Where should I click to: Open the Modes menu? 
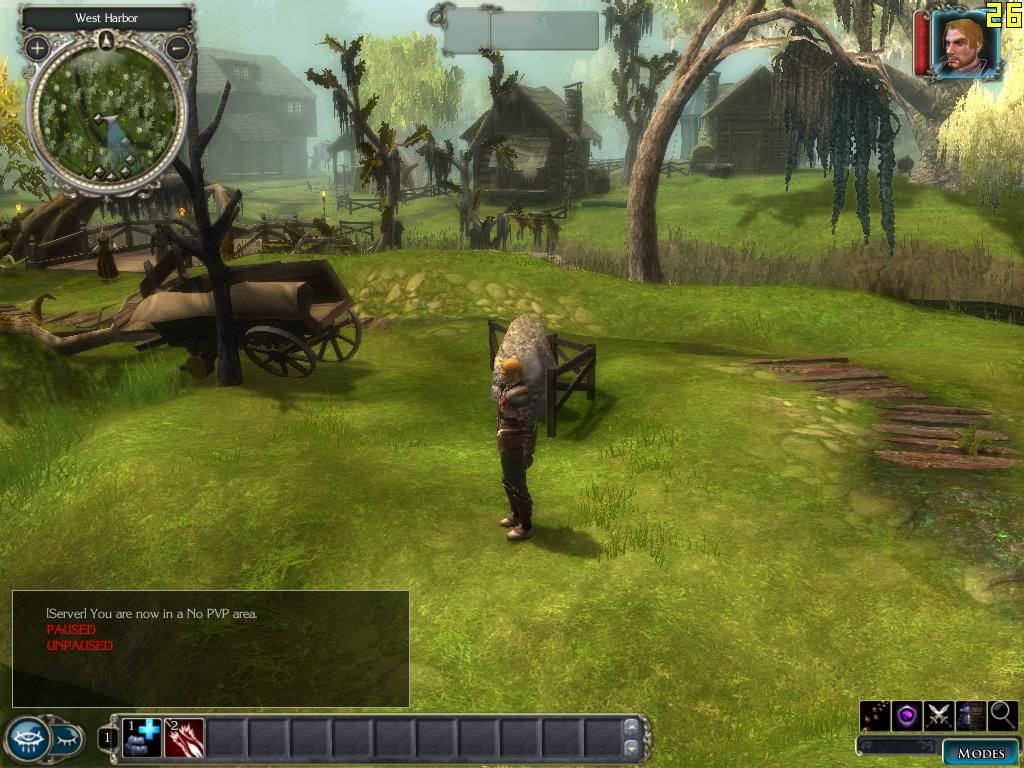[981, 753]
